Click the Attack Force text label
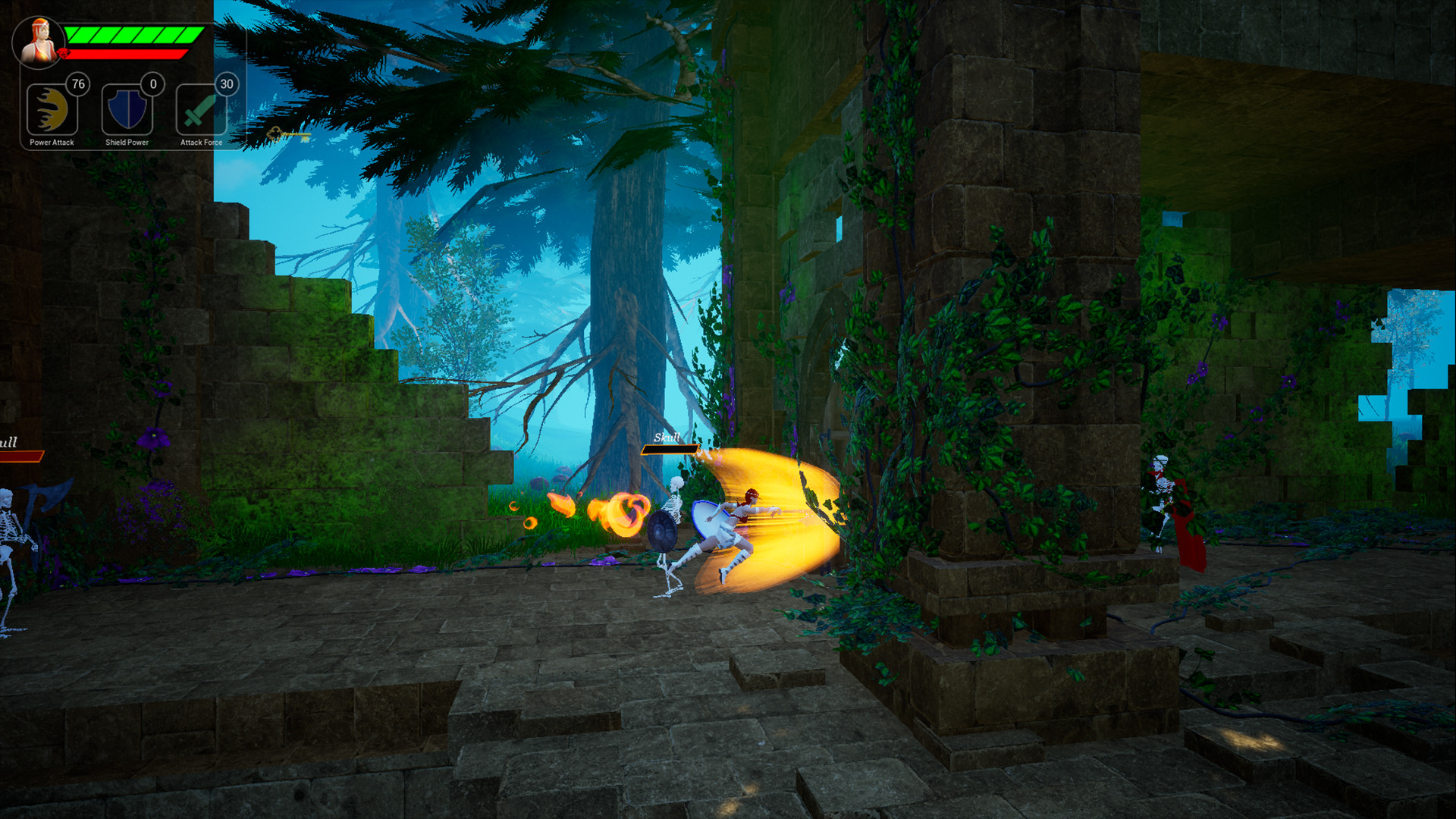 199,141
